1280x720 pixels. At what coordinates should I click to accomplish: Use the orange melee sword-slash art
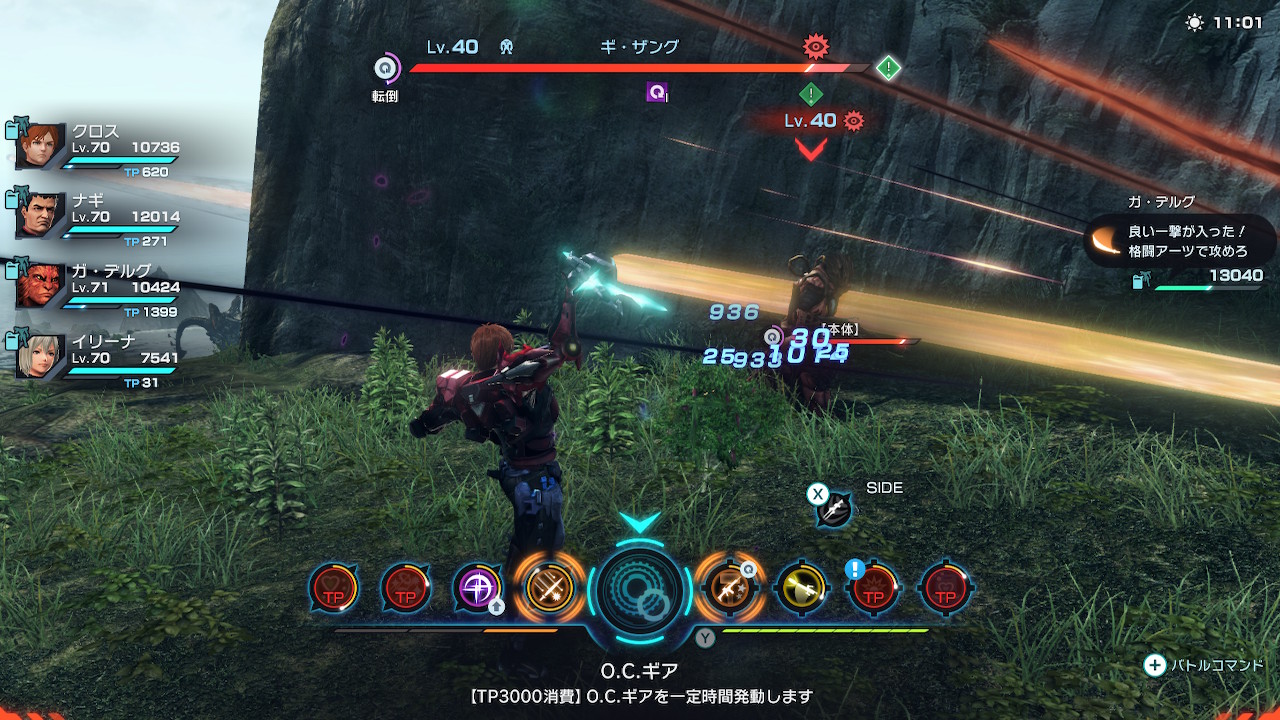549,588
